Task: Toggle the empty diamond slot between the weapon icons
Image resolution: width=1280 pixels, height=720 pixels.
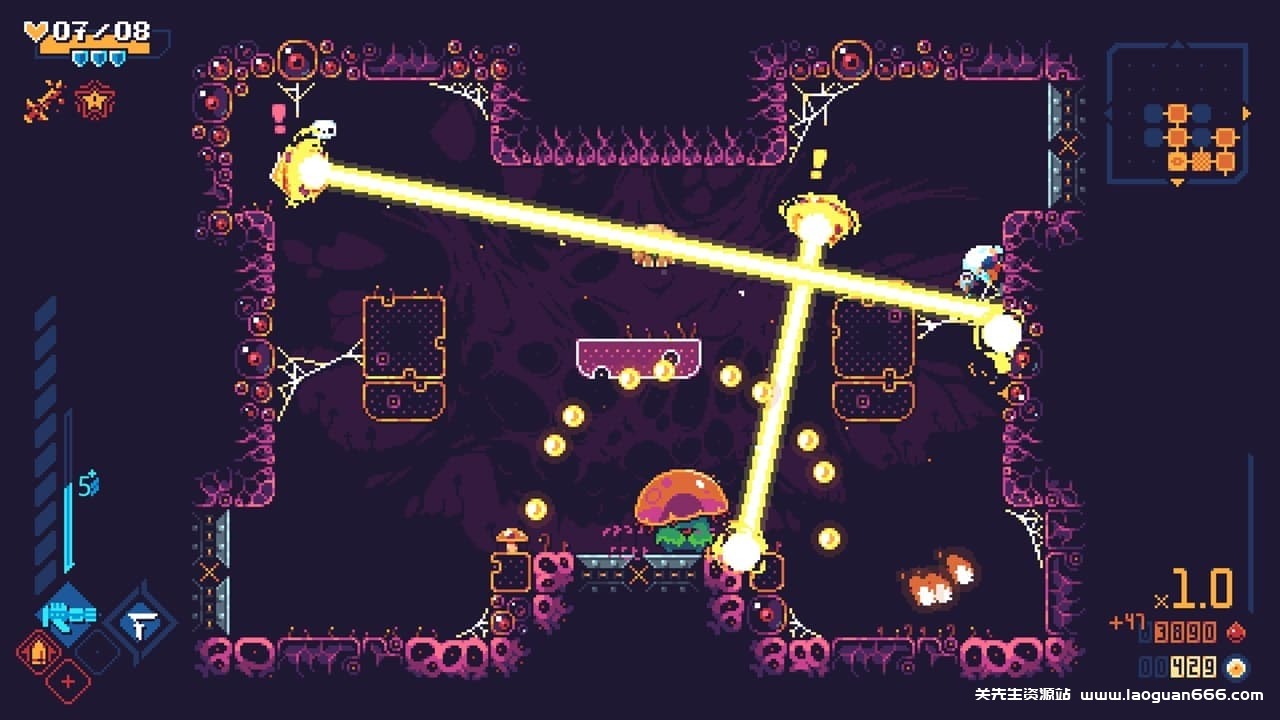Action: [98, 651]
